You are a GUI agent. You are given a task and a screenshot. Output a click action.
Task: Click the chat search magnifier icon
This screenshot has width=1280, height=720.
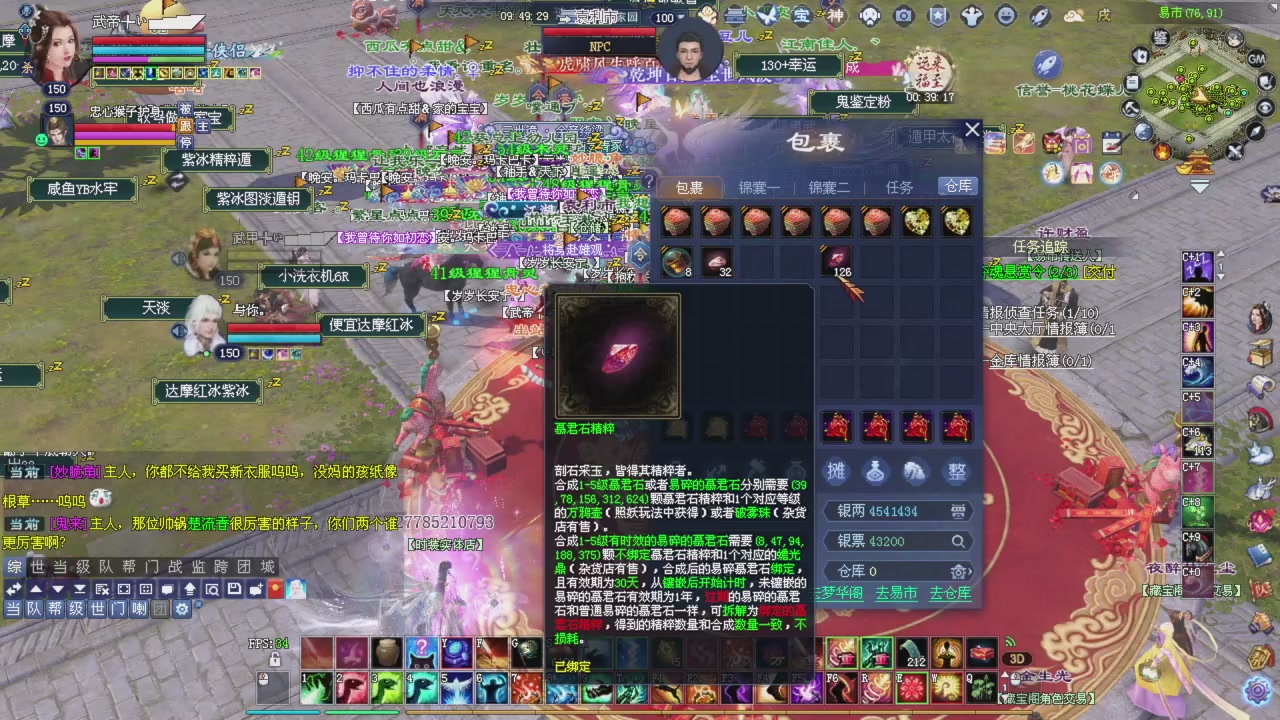tap(212, 589)
